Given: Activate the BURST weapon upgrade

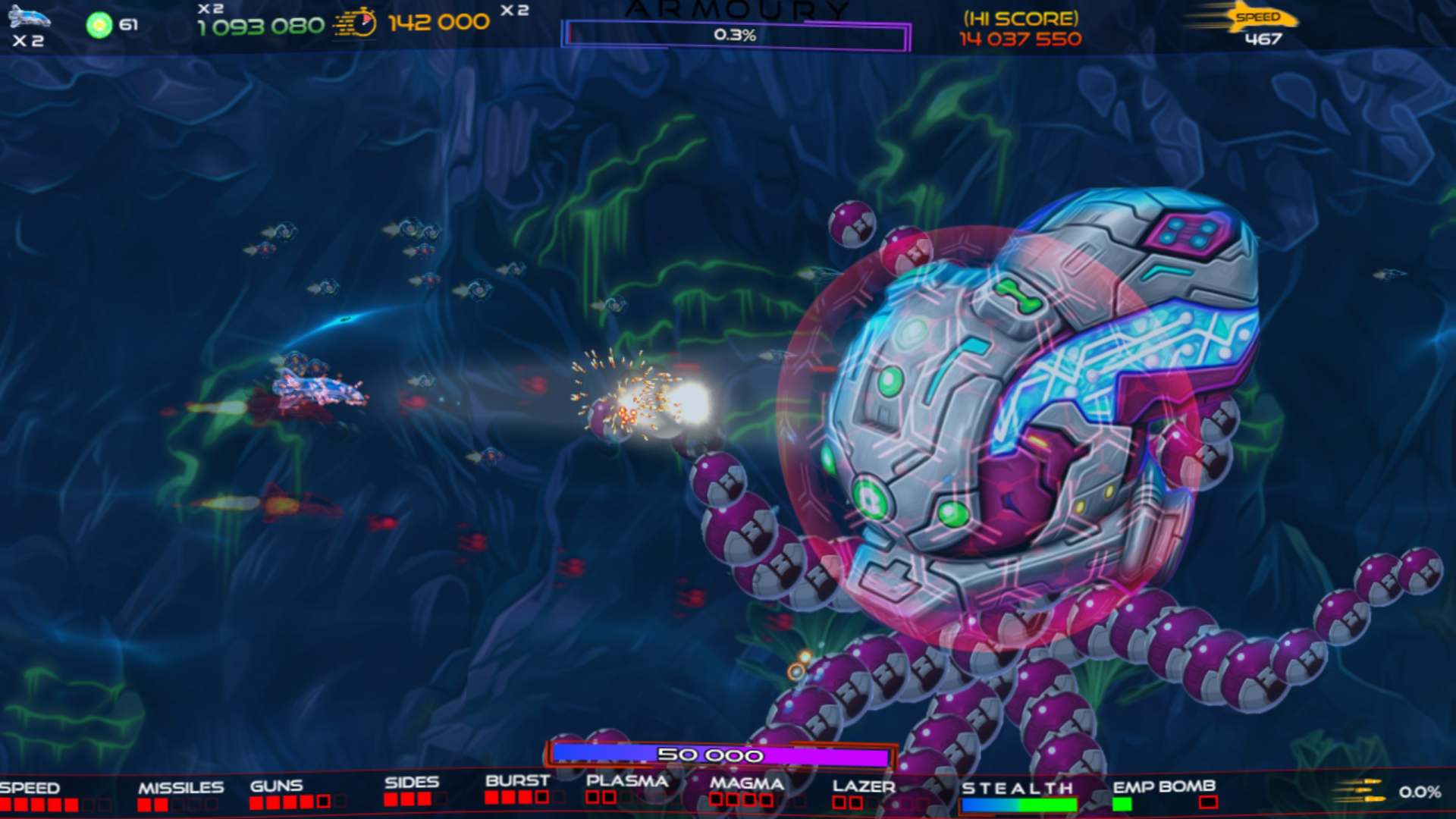Looking at the screenshot, I should coord(517,781).
